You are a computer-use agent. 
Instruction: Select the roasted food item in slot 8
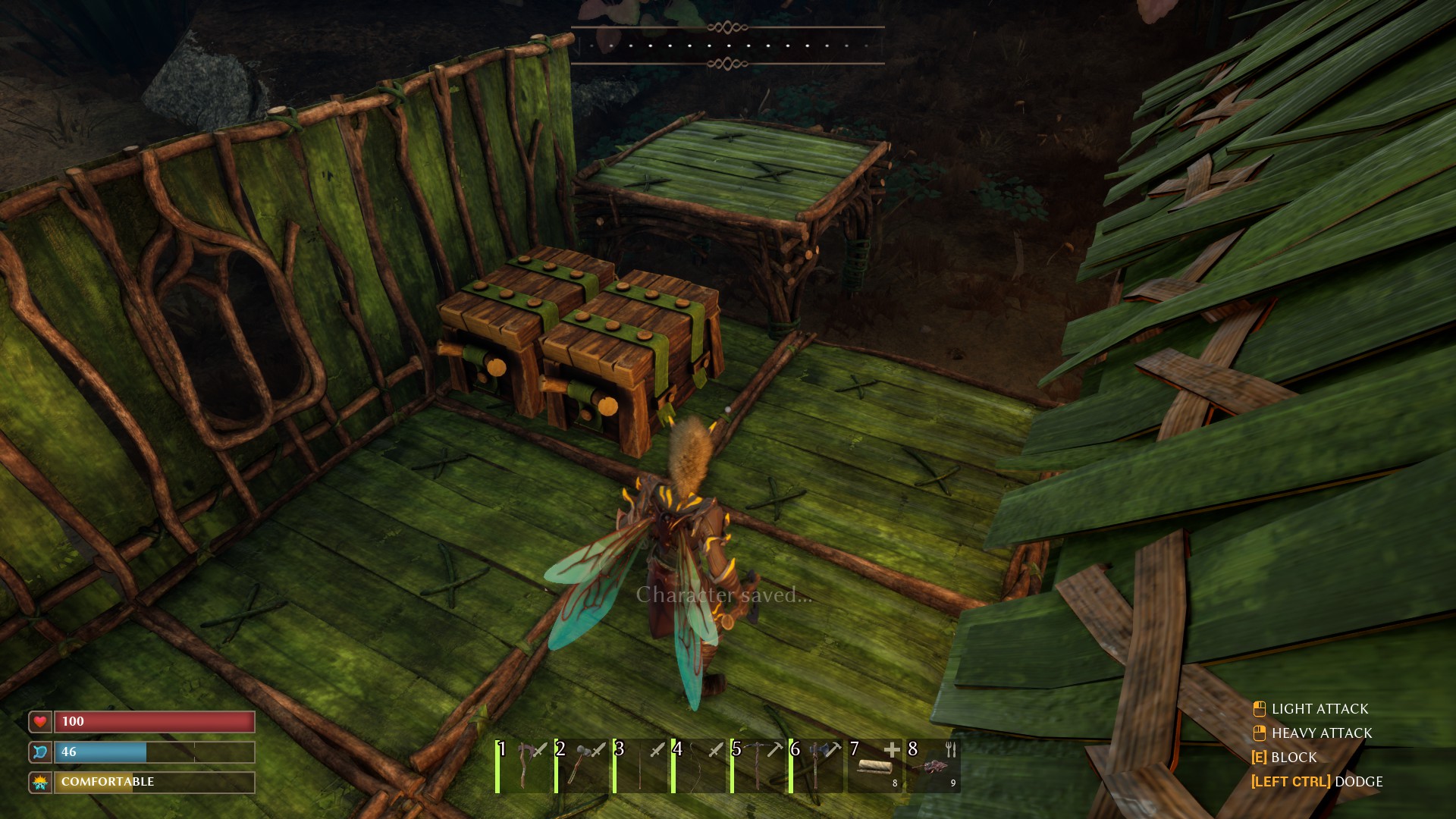click(x=934, y=766)
